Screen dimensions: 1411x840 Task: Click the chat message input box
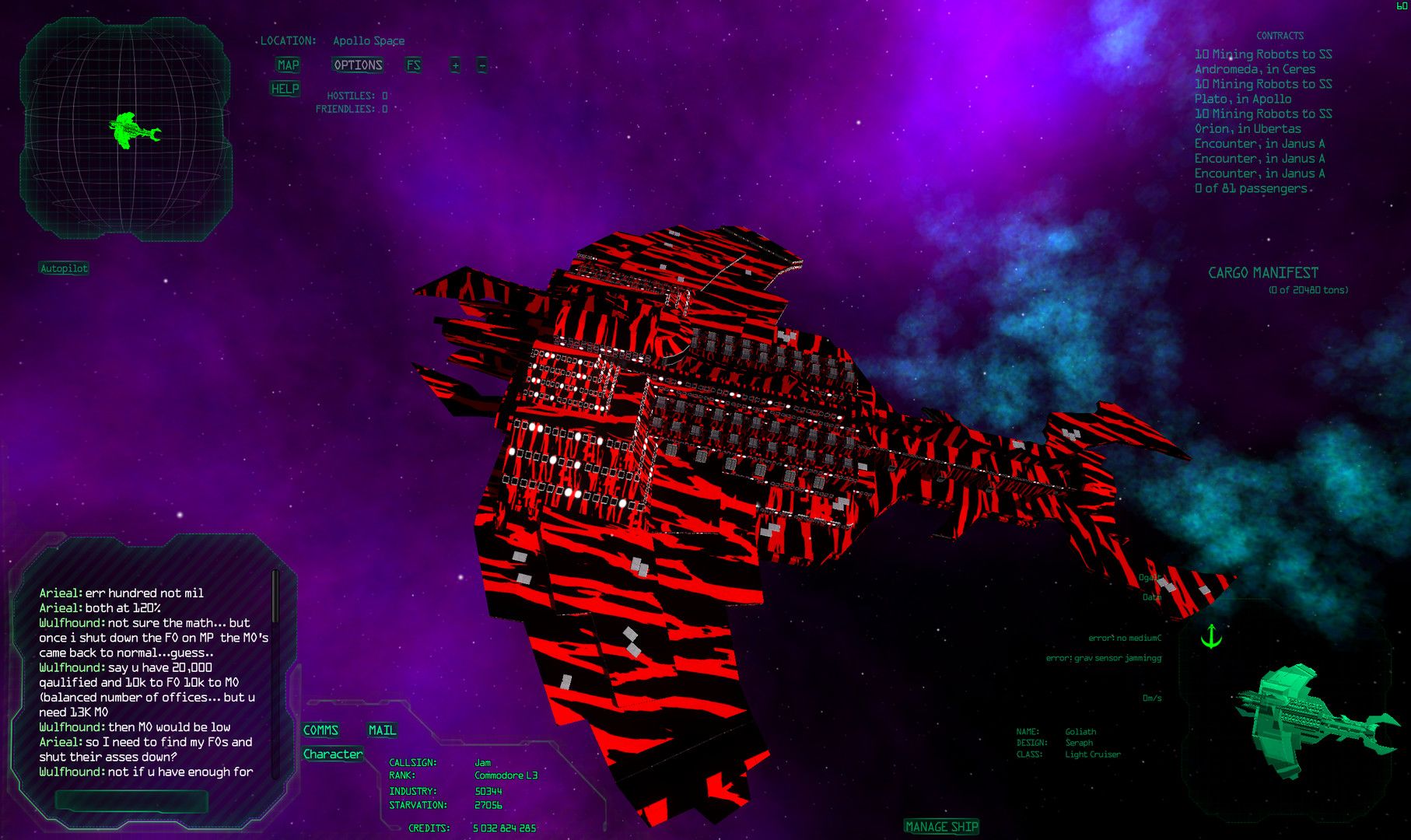131,800
